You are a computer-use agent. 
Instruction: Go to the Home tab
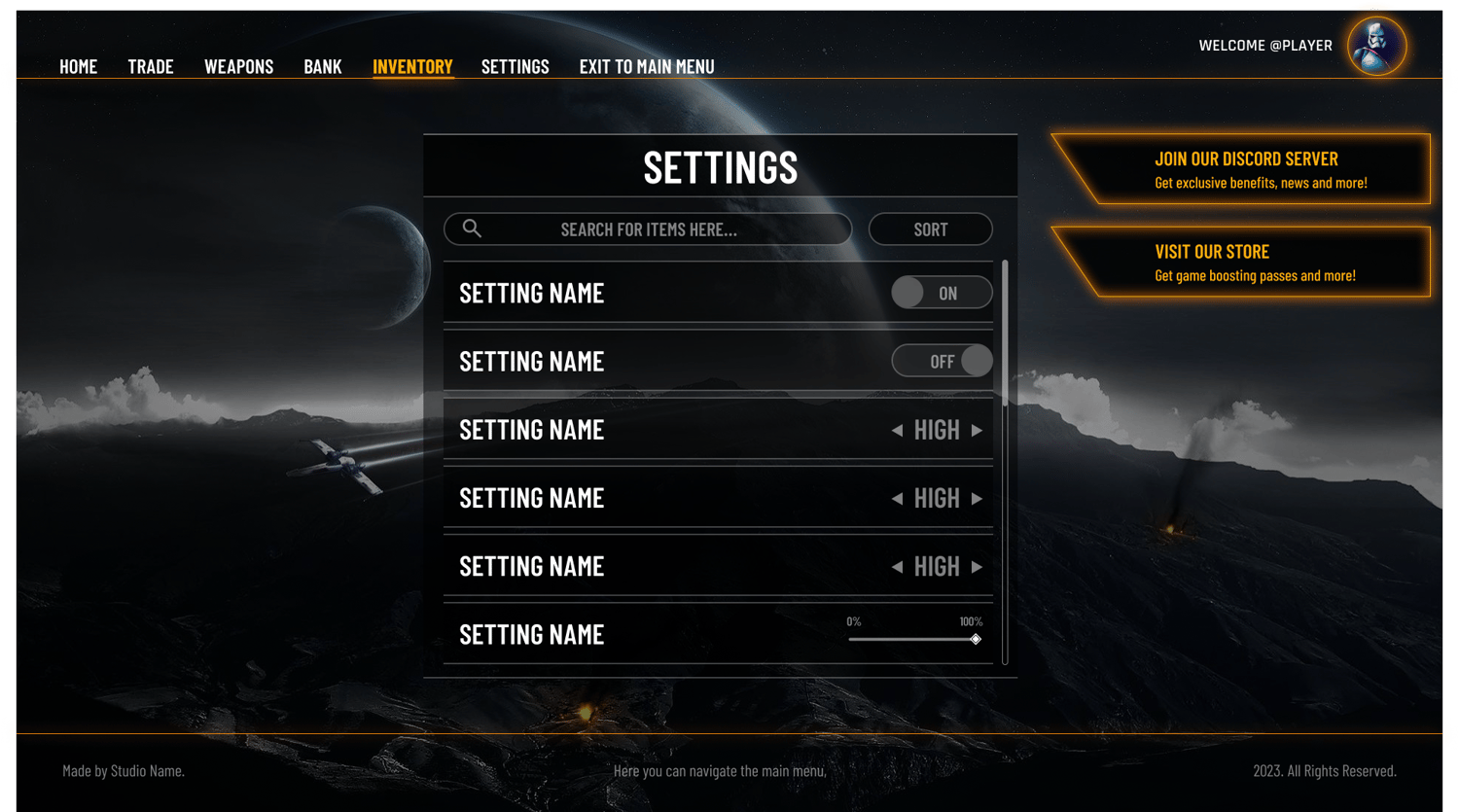pos(78,67)
